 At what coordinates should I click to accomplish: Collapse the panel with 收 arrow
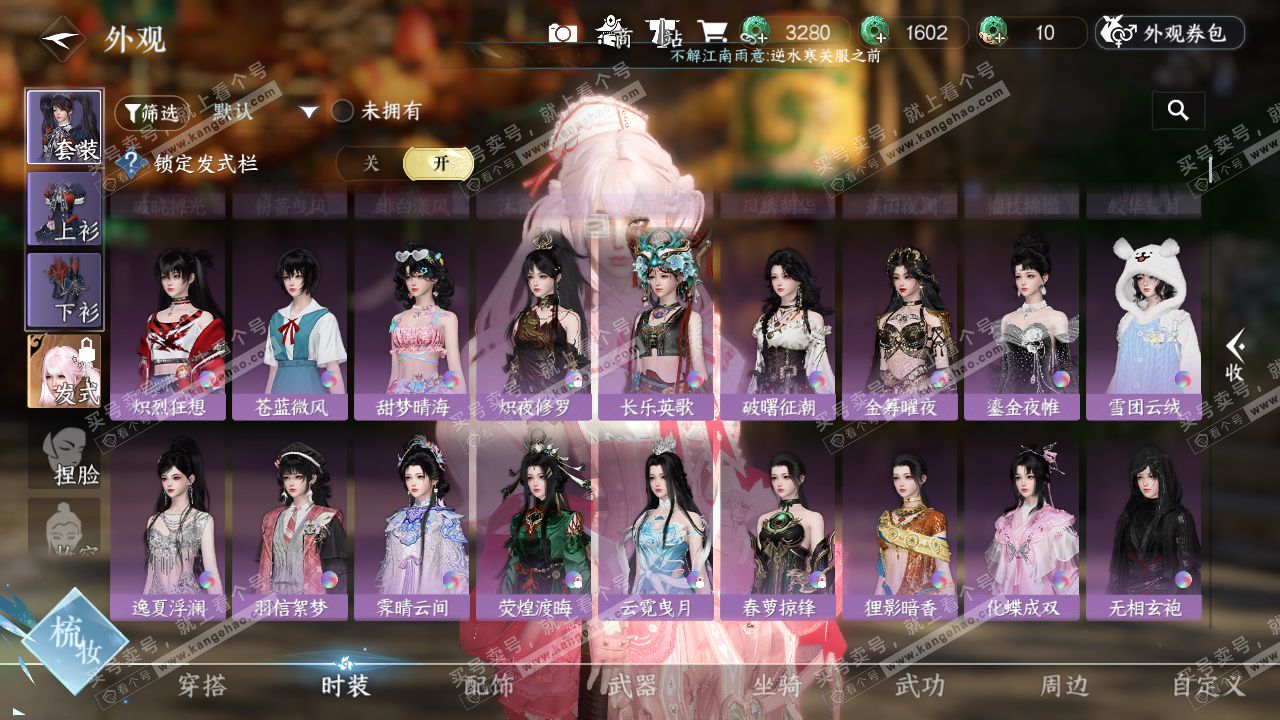tap(1237, 355)
